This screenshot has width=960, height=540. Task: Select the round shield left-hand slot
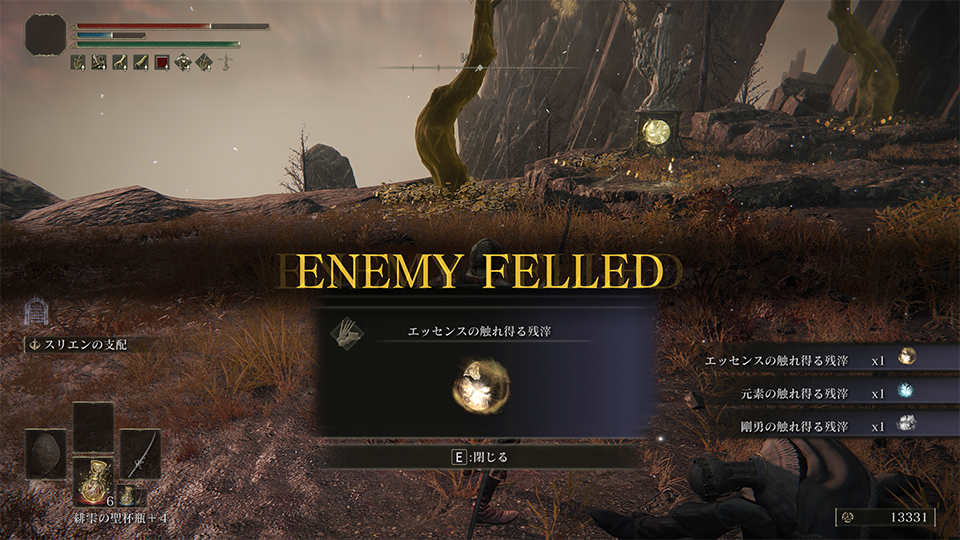tap(46, 453)
